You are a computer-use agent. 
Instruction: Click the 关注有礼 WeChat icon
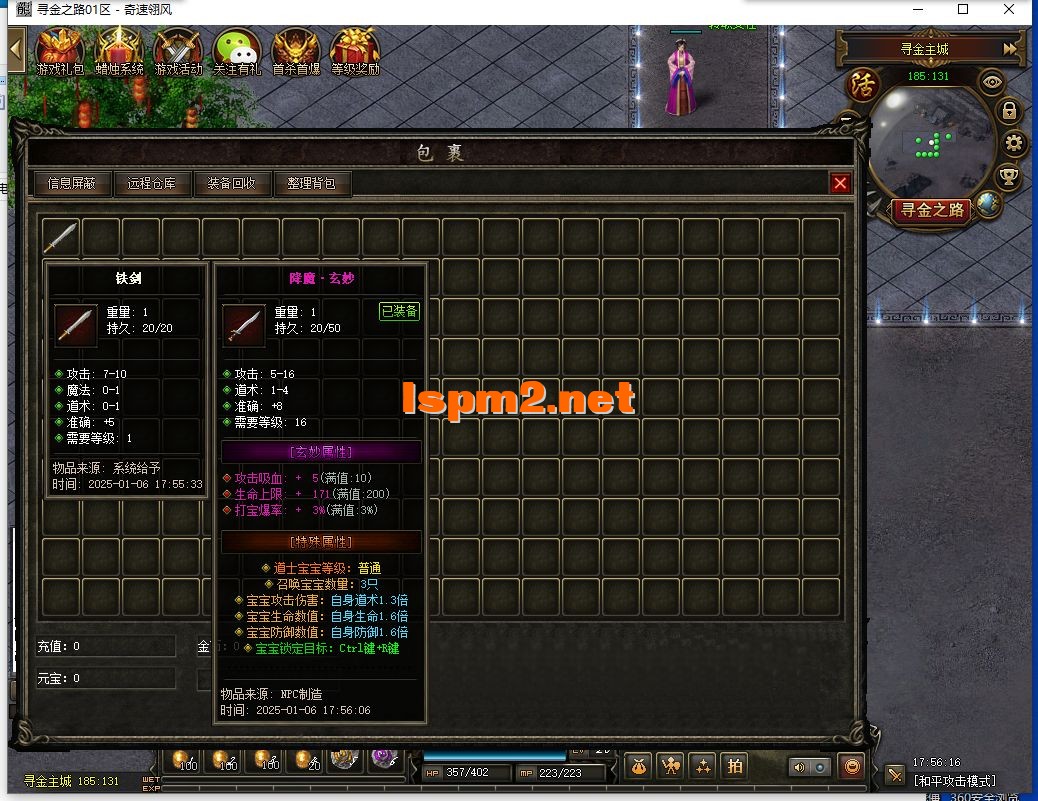click(237, 50)
